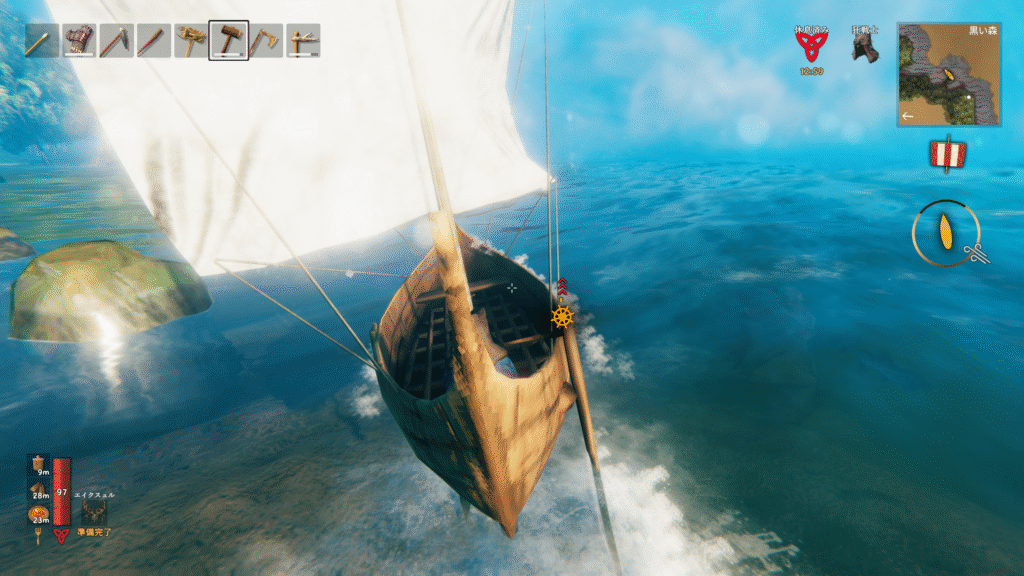
Task: Click the jar food icon showing 9m
Action: tap(40, 464)
